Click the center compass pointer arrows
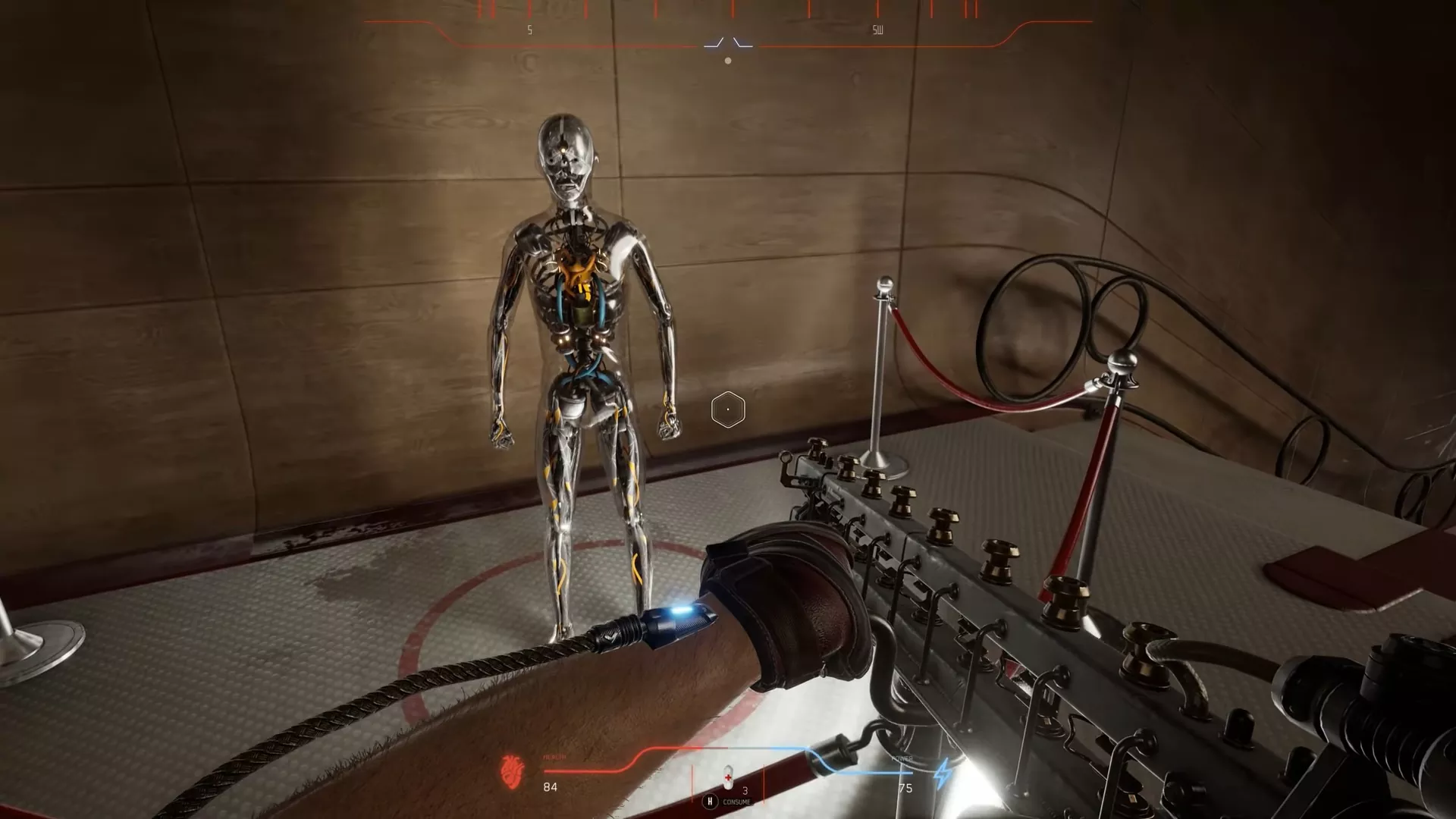Screen dimensions: 1456x819 (x=729, y=42)
